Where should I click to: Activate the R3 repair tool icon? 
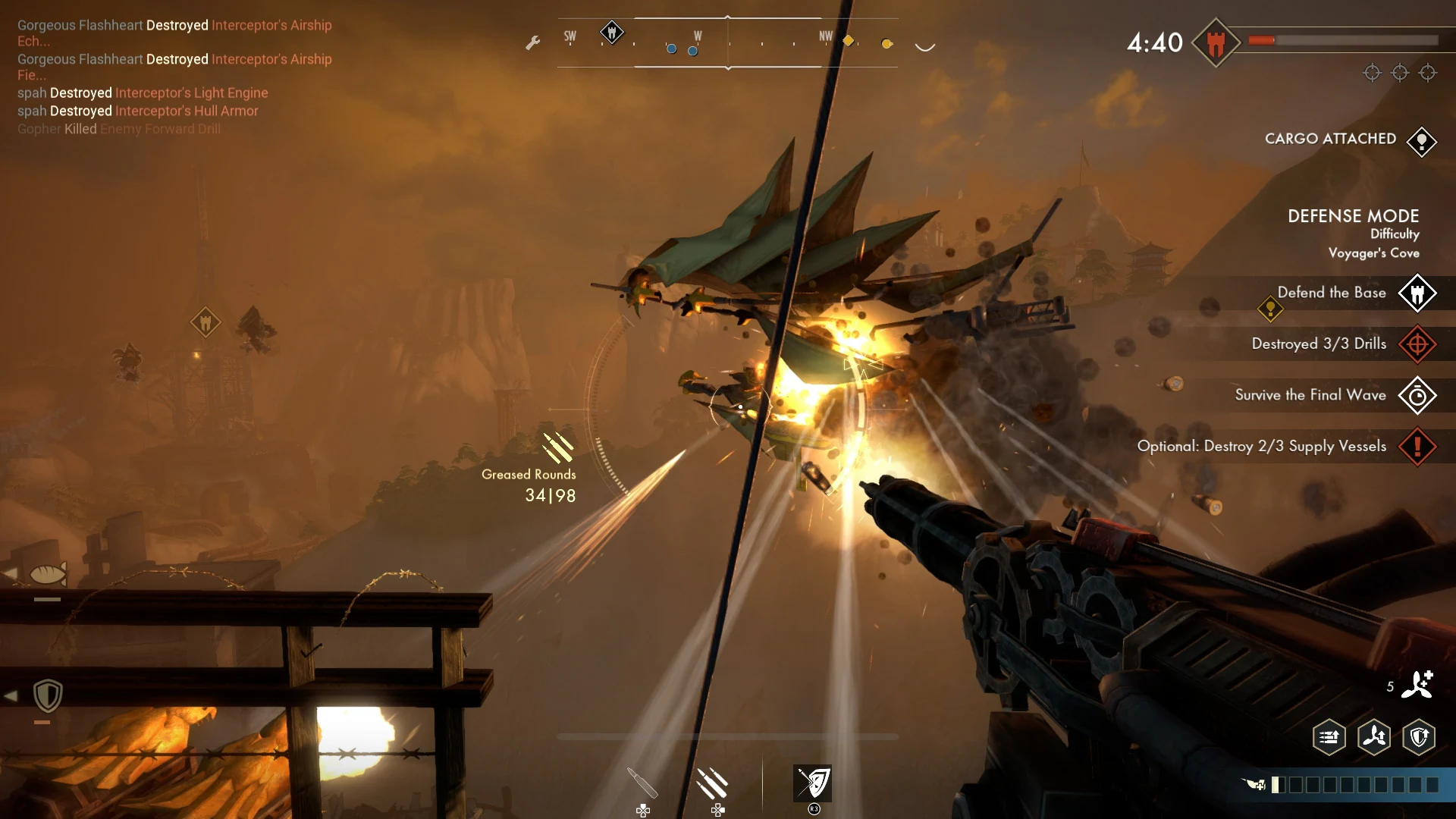tap(813, 782)
